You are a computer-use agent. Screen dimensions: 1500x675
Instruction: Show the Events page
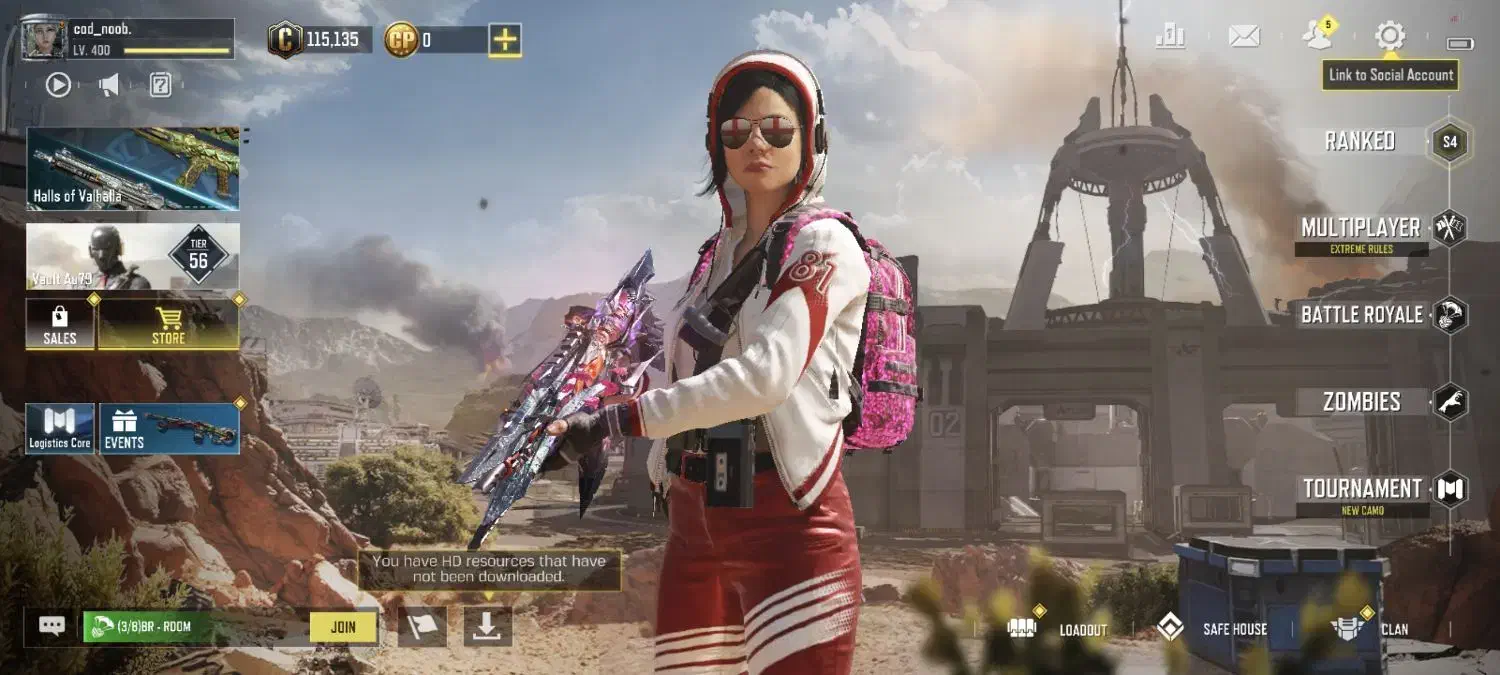169,429
